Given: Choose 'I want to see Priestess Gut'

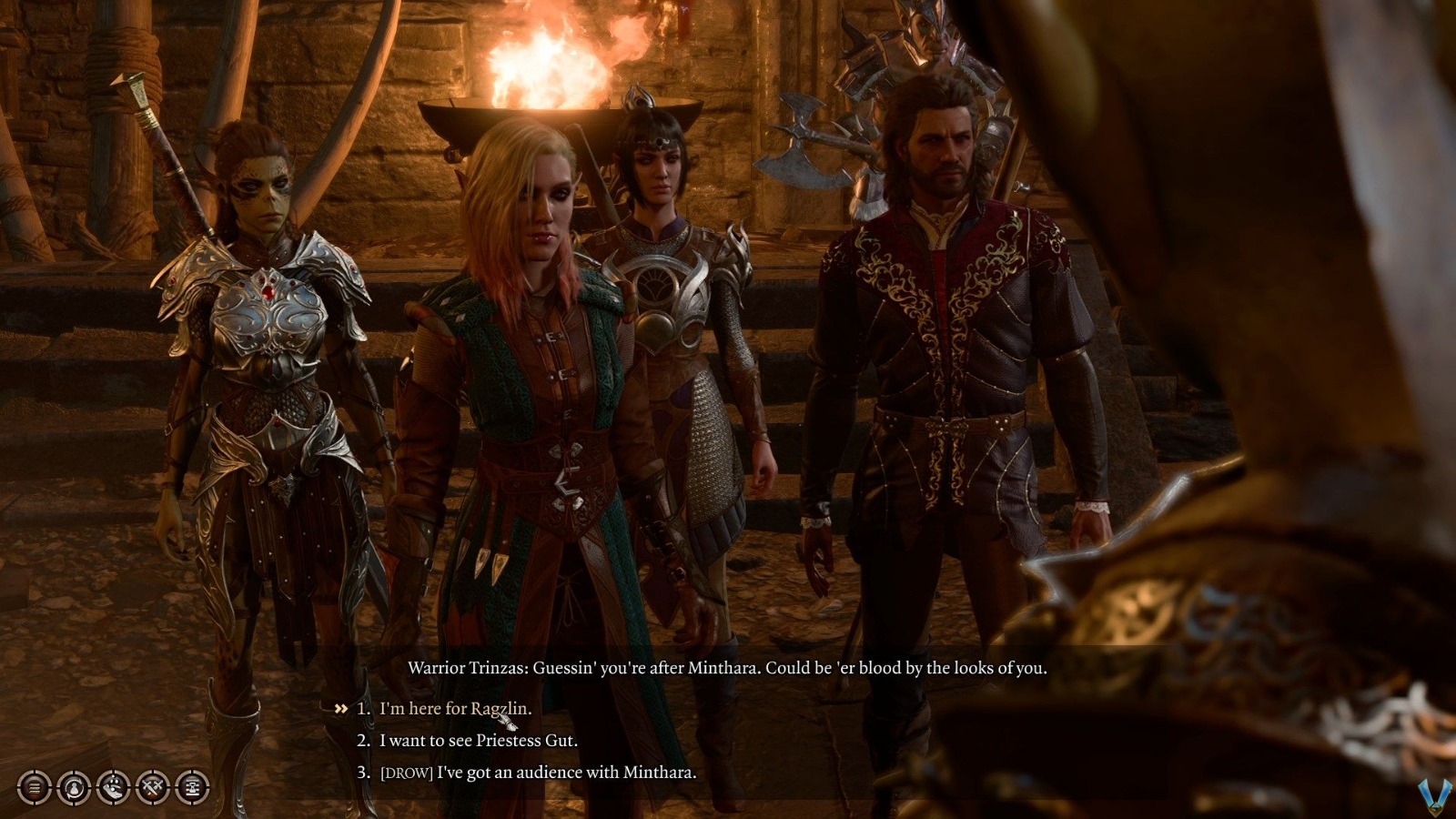Looking at the screenshot, I should click(x=478, y=741).
